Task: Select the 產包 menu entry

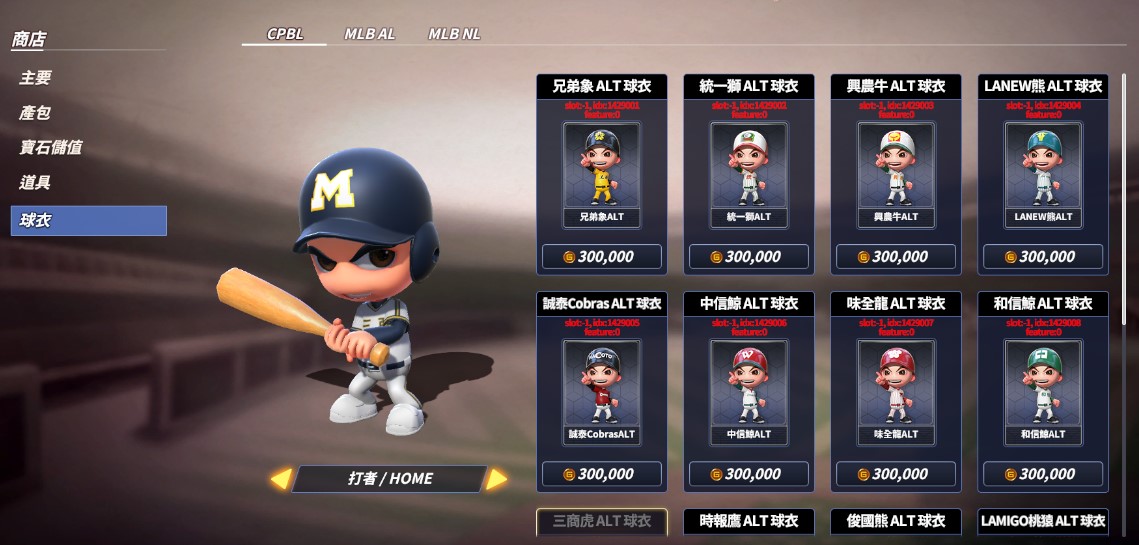Action: [36, 113]
